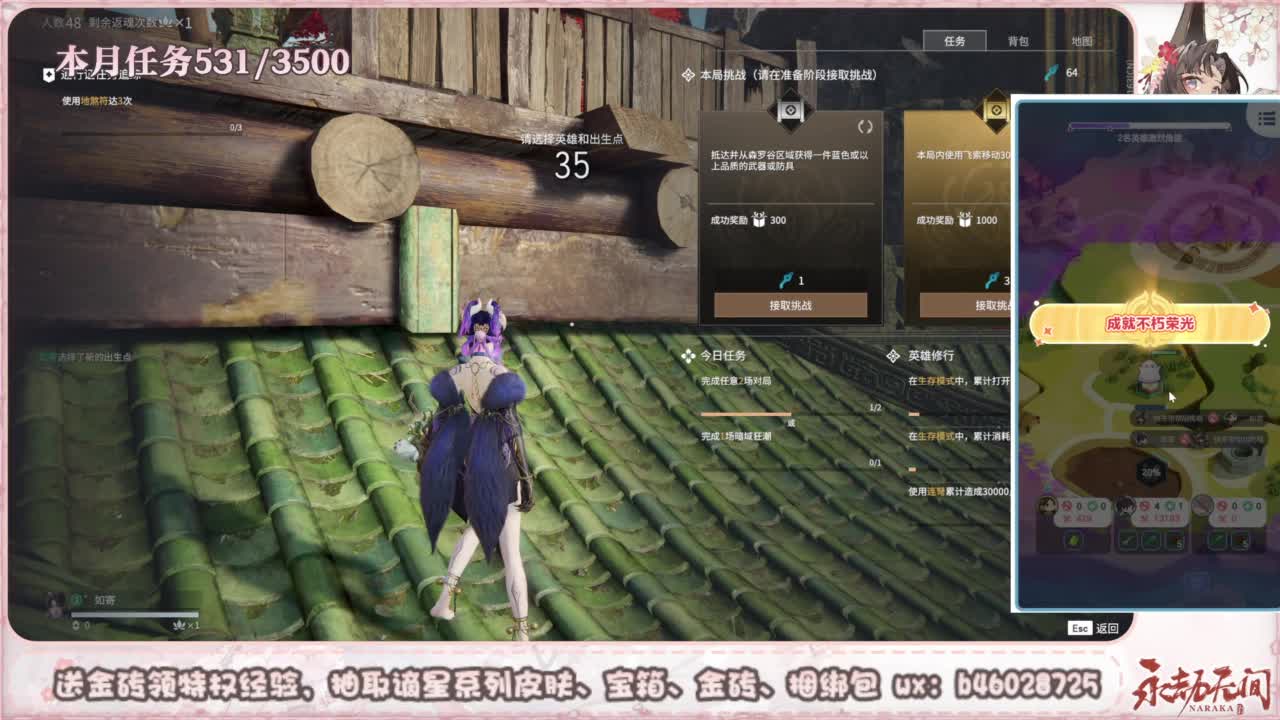Image resolution: width=1280 pixels, height=720 pixels.
Task: Click 接取挑战 on the 飞索移动 challenge
Action: (992, 305)
